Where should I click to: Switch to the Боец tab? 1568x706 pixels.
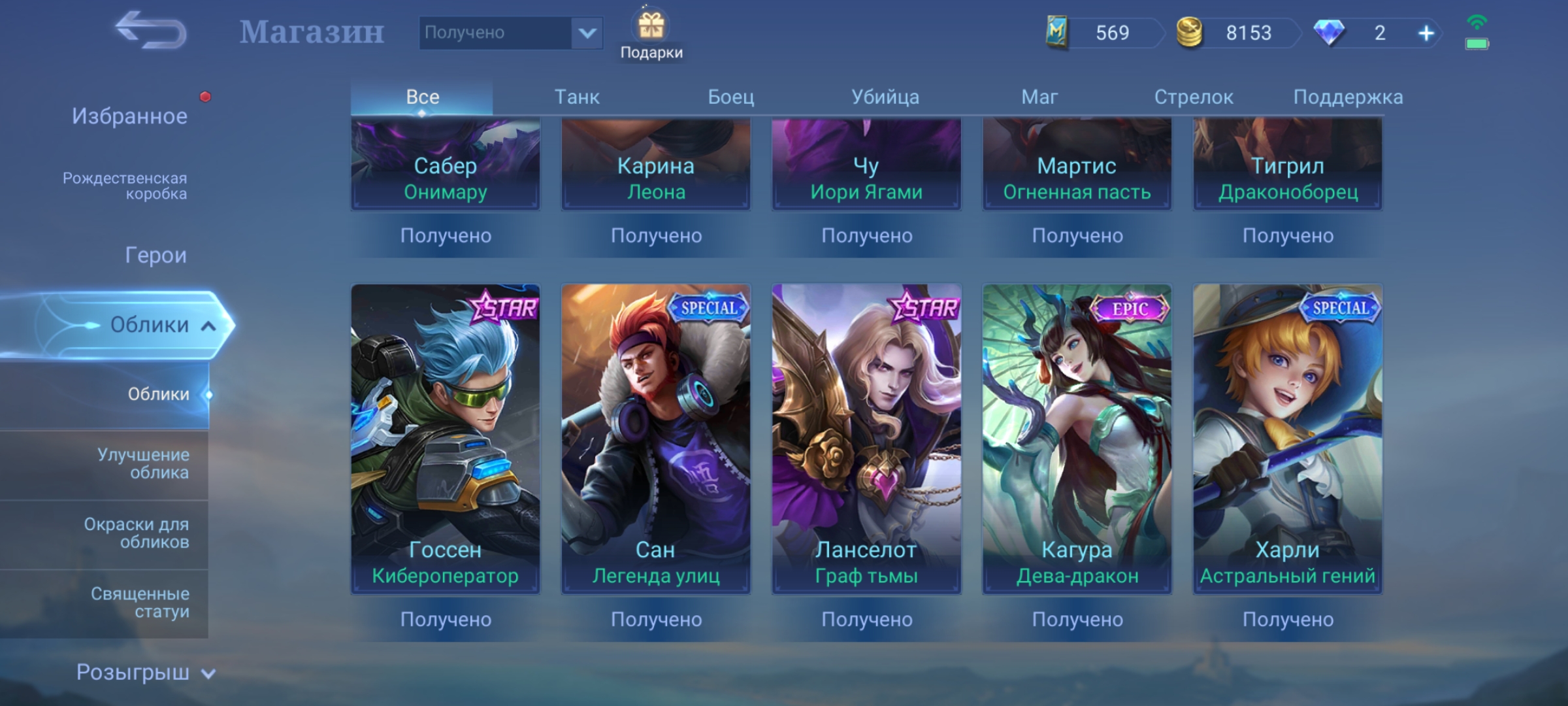(730, 97)
